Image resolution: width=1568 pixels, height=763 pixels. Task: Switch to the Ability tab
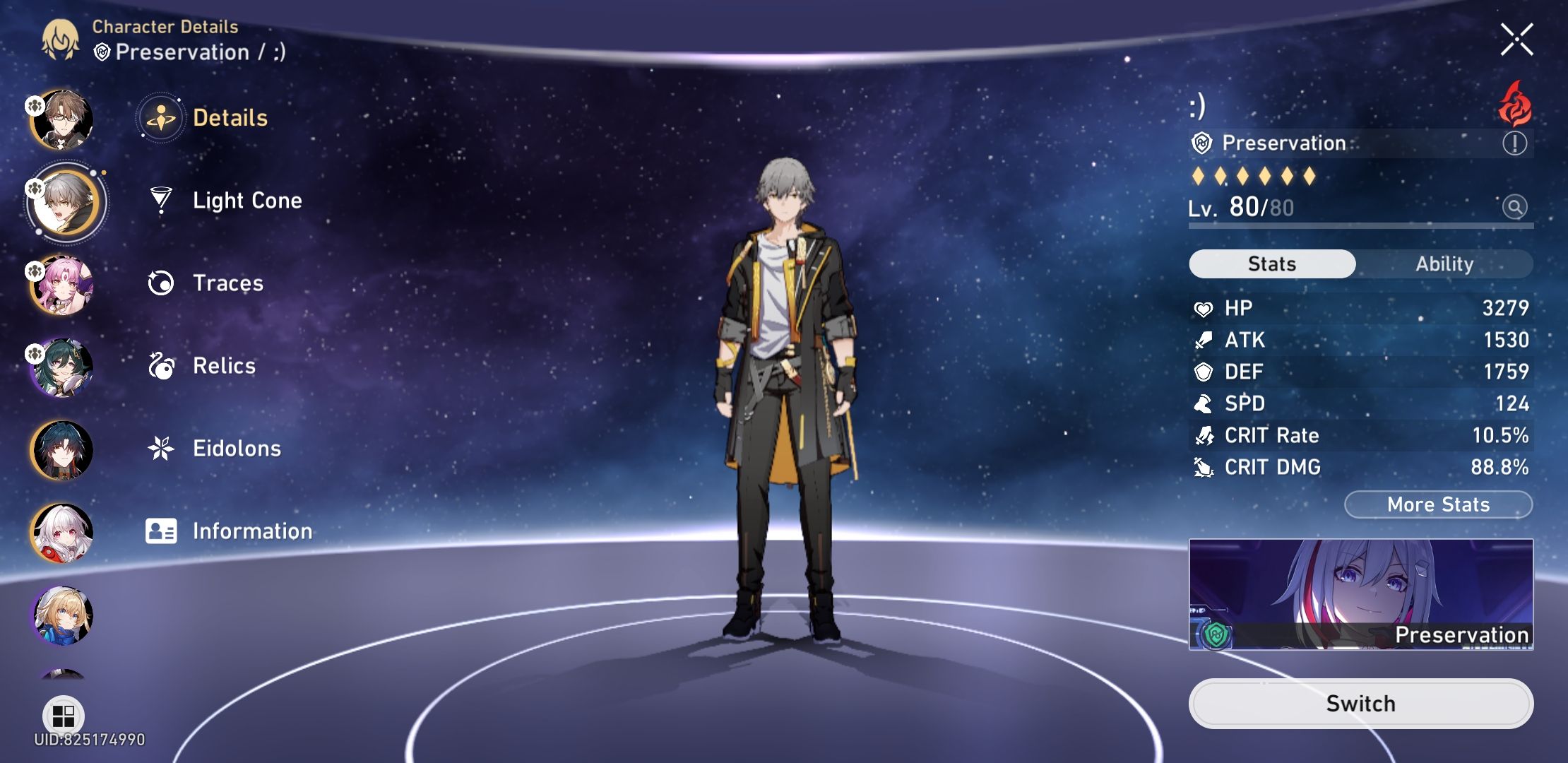click(1444, 264)
